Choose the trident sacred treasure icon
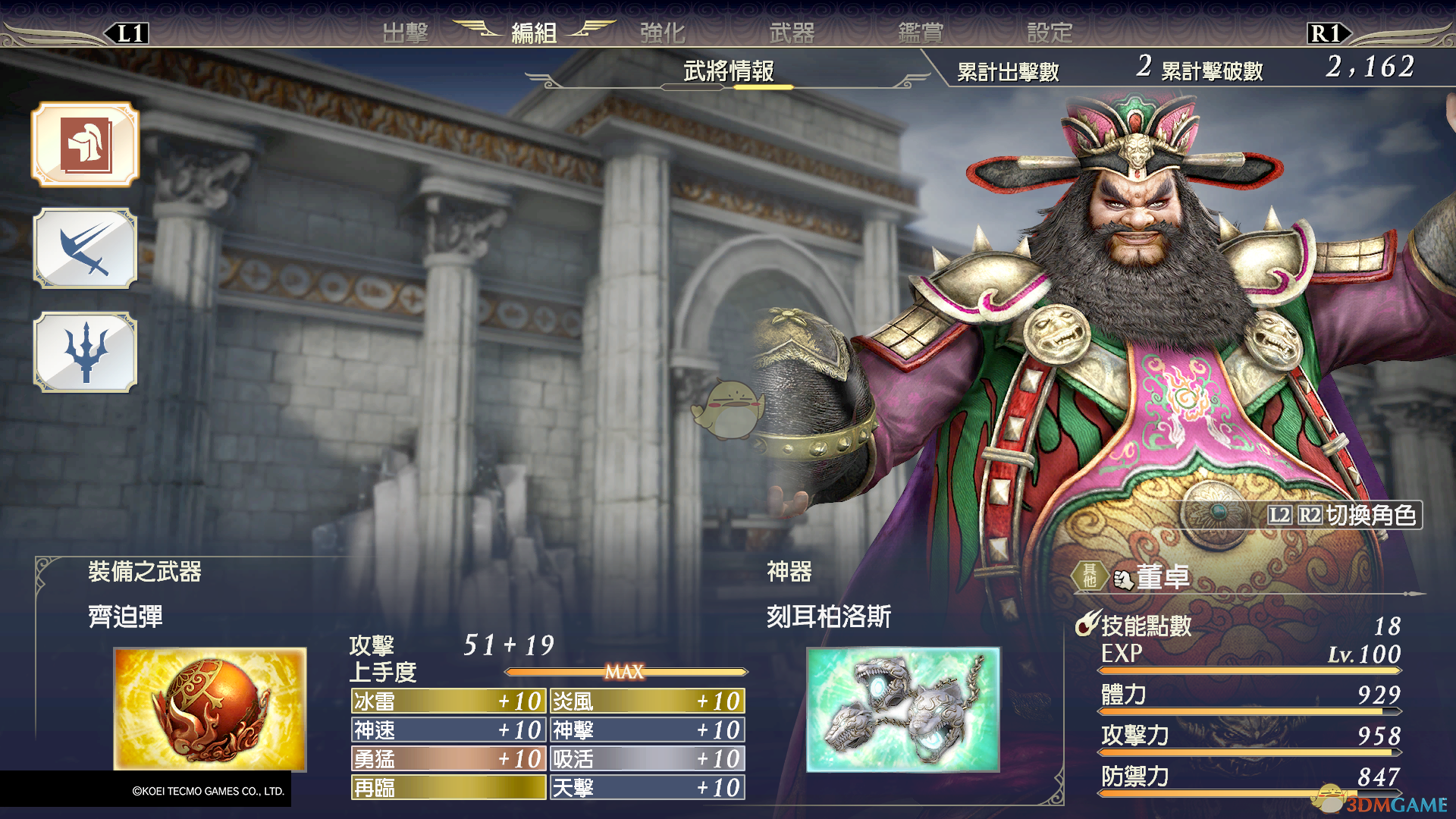Image resolution: width=1456 pixels, height=819 pixels. 85,353
